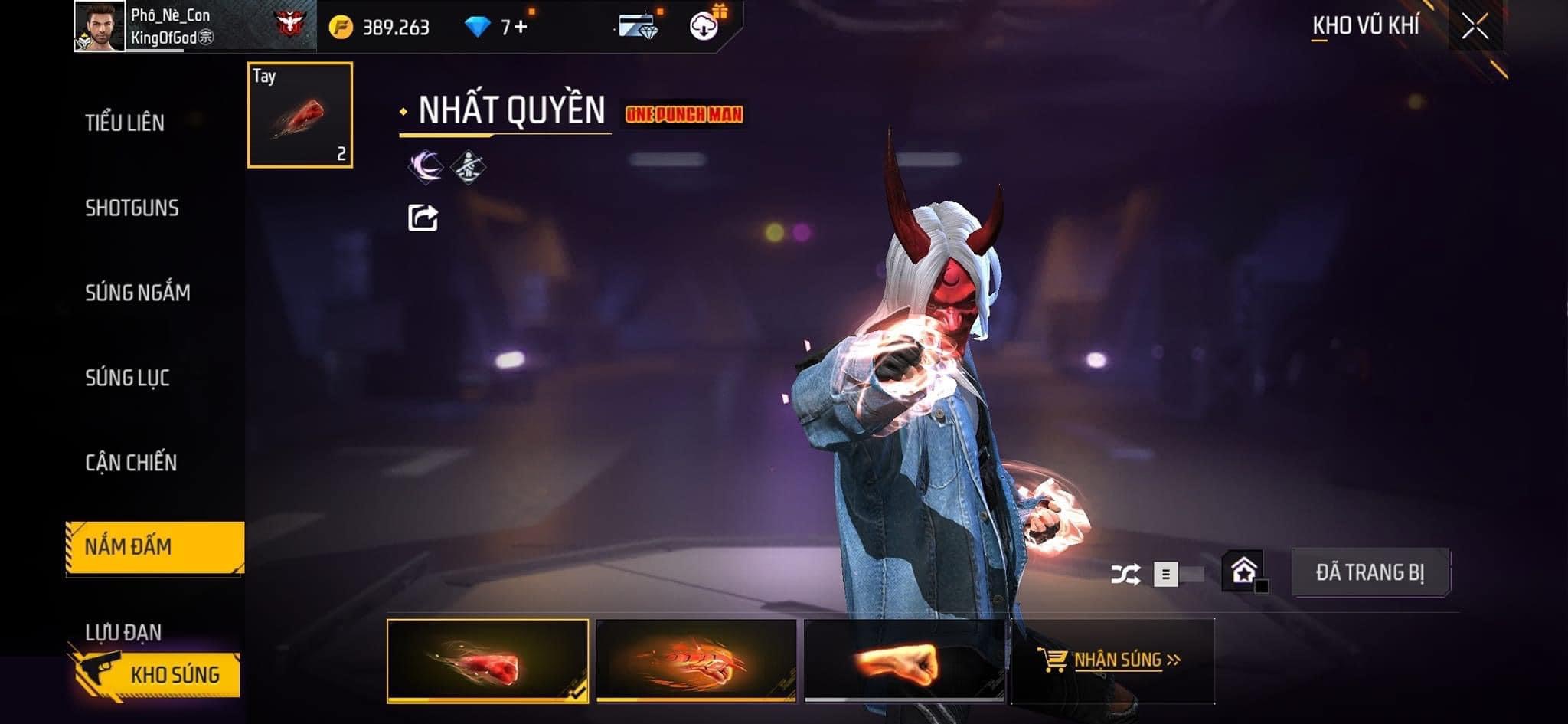Choose the Cận Chiến category
The width and height of the screenshot is (1568, 724).
[x=131, y=463]
